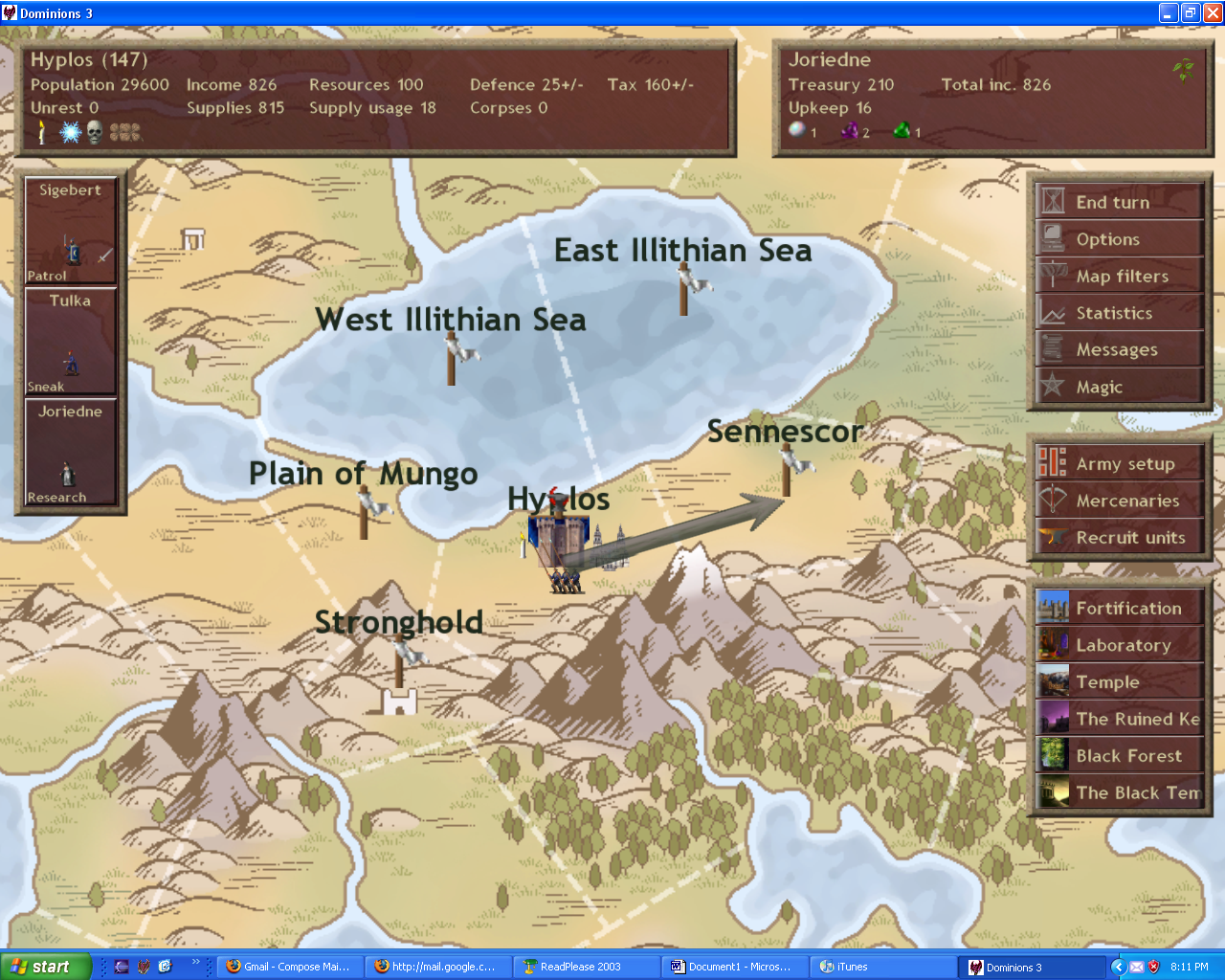This screenshot has height=980, width=1225.
Task: Select commander Sigebert on patrol
Action: click(x=70, y=231)
